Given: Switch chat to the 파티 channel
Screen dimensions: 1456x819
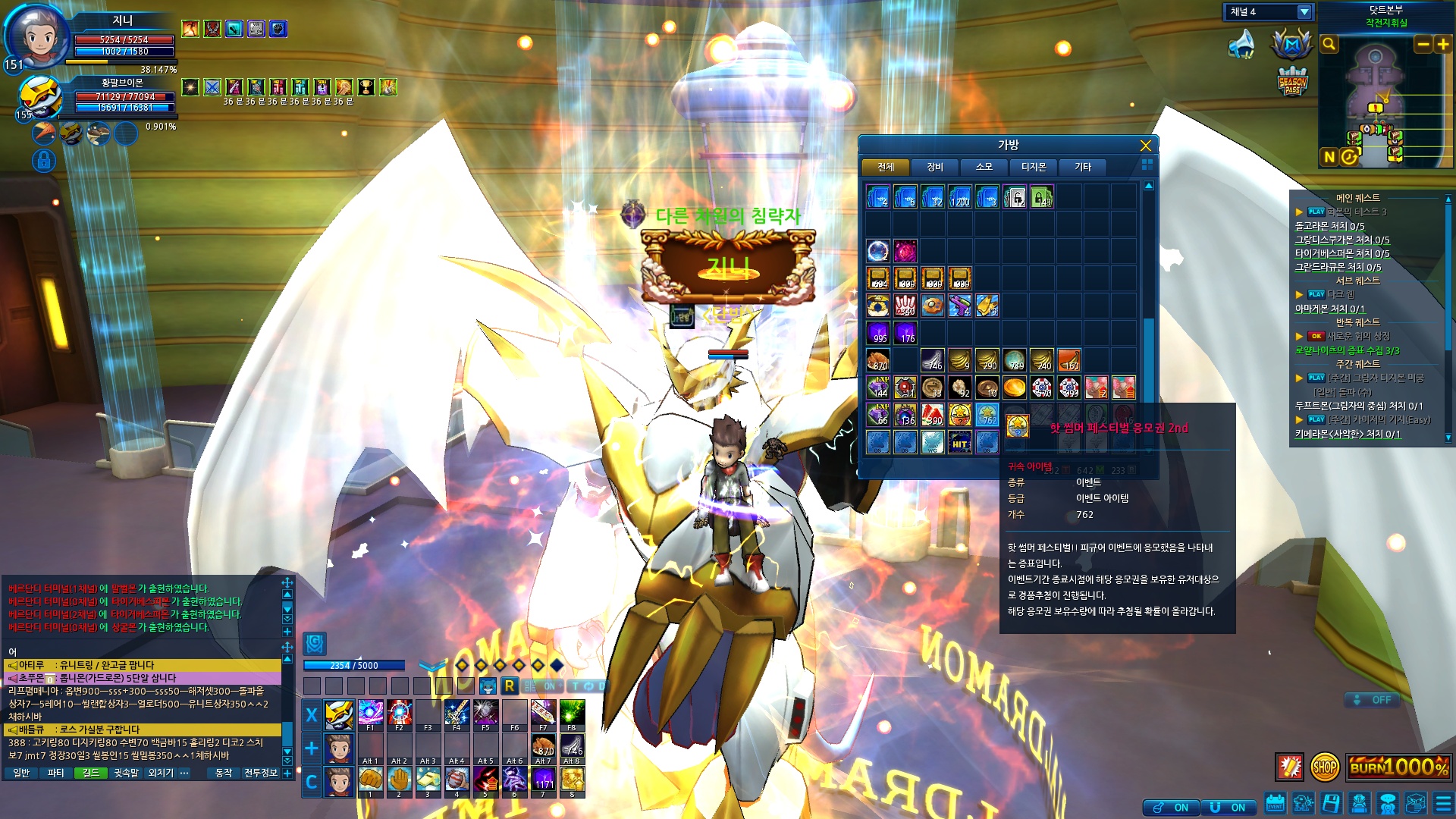Looking at the screenshot, I should 55,773.
